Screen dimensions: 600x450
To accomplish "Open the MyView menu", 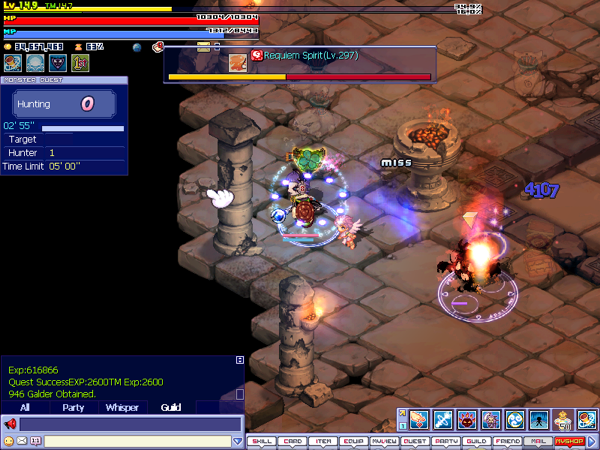I will coord(383,440).
